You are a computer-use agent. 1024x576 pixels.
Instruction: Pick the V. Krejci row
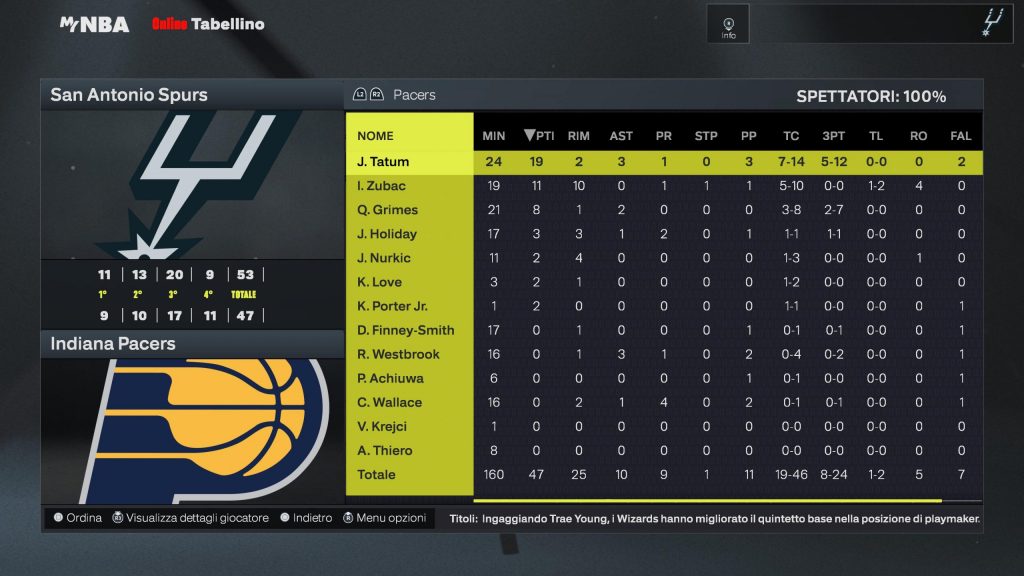tap(383, 426)
